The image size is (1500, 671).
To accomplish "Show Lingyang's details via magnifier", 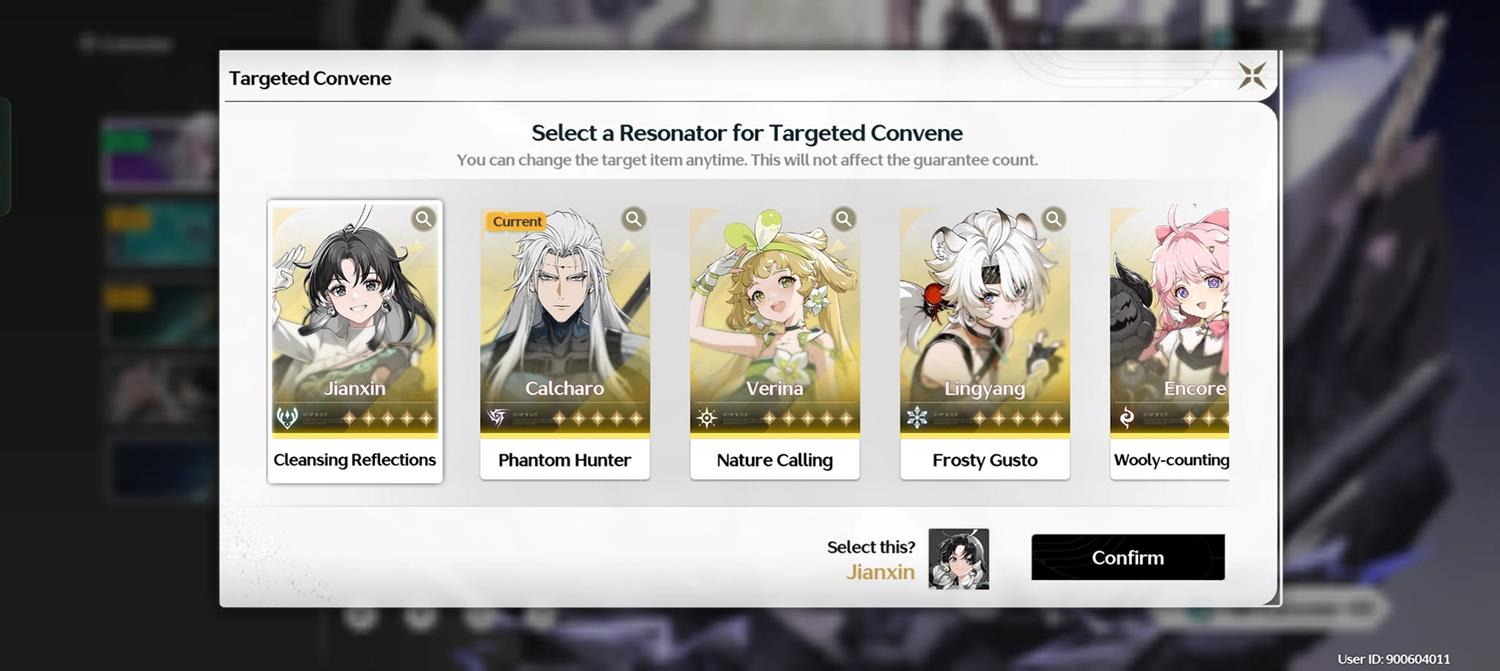I will pyautogui.click(x=1054, y=219).
